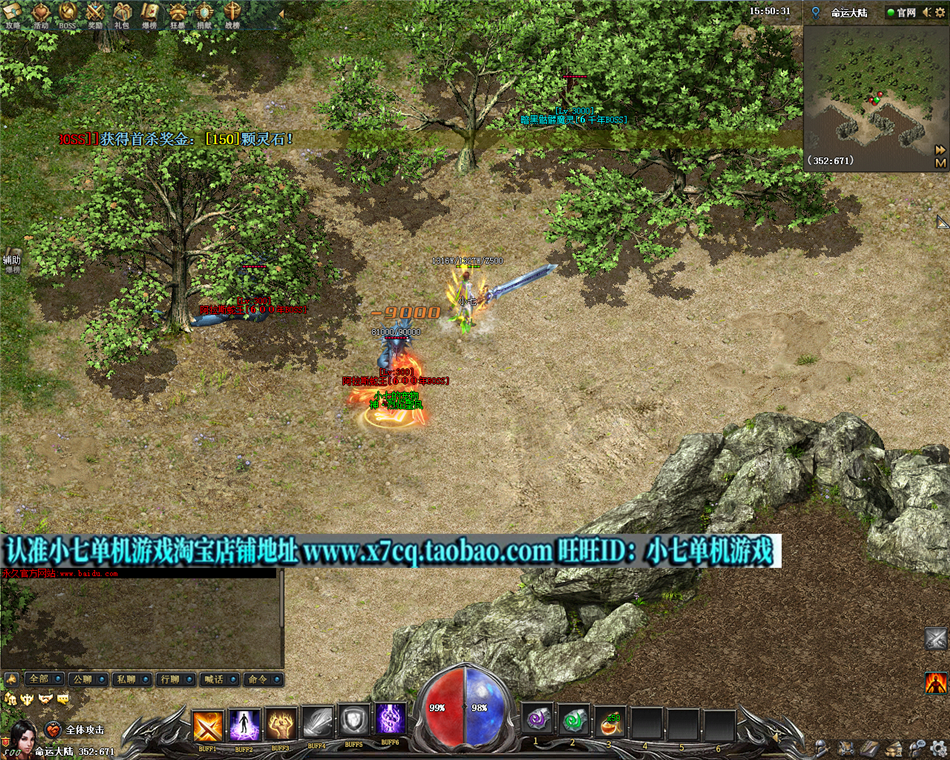Viewport: 950px width, 760px height.
Task: Switch to the 私聊 private chat tab
Action: (x=126, y=679)
